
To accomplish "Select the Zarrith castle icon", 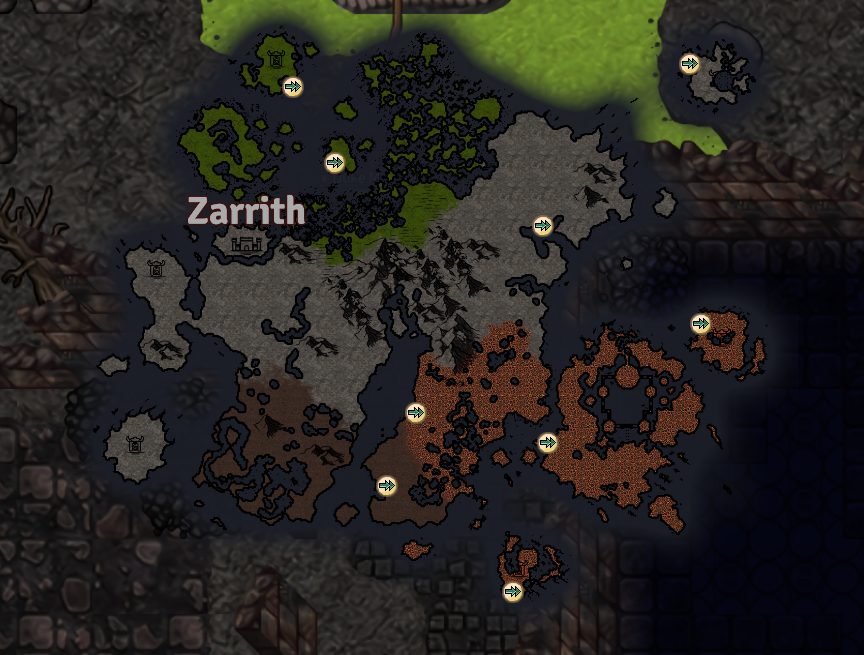I will coord(245,243).
